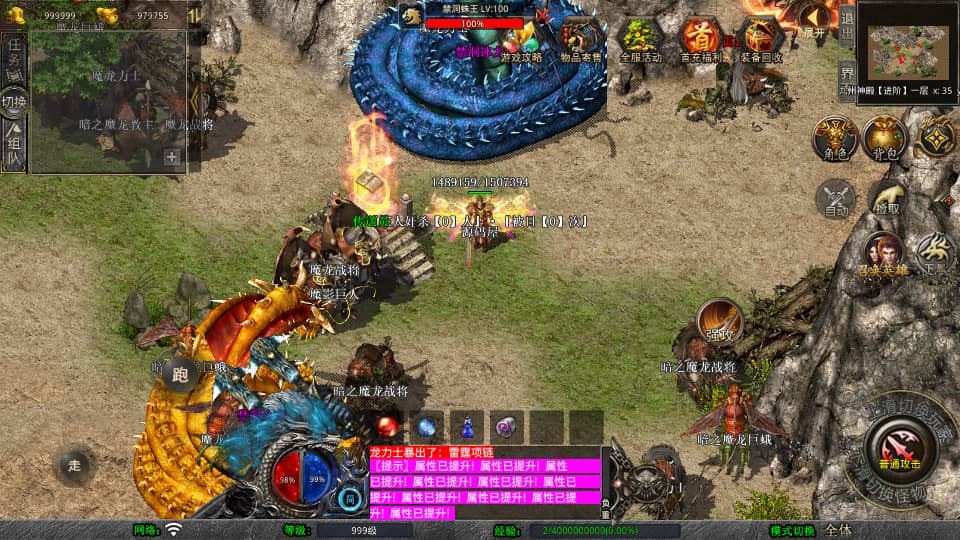Activate the 强攻 forced attack button
The height and width of the screenshot is (540, 960).
point(718,321)
